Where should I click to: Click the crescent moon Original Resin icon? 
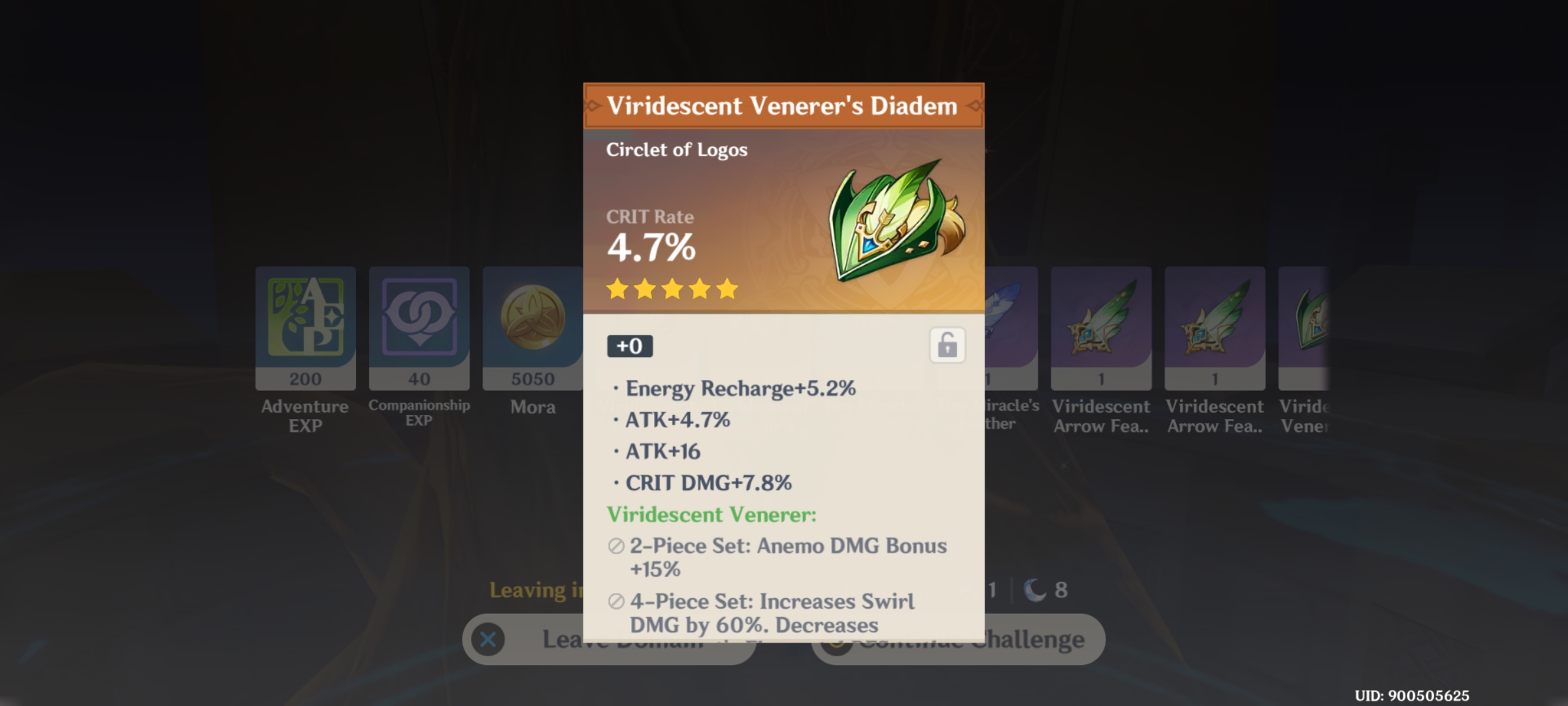coord(1034,588)
